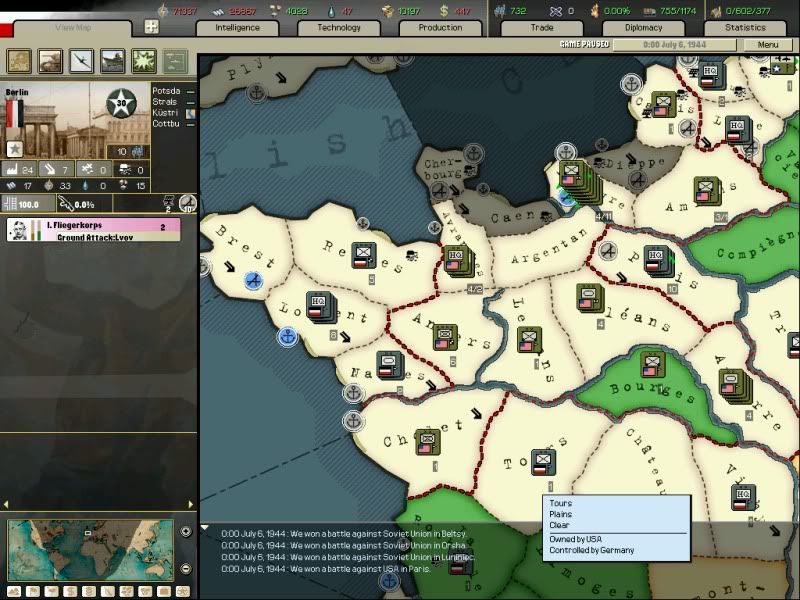The height and width of the screenshot is (600, 800).
Task: Zoom in with the minimap plus button
Action: [x=186, y=532]
